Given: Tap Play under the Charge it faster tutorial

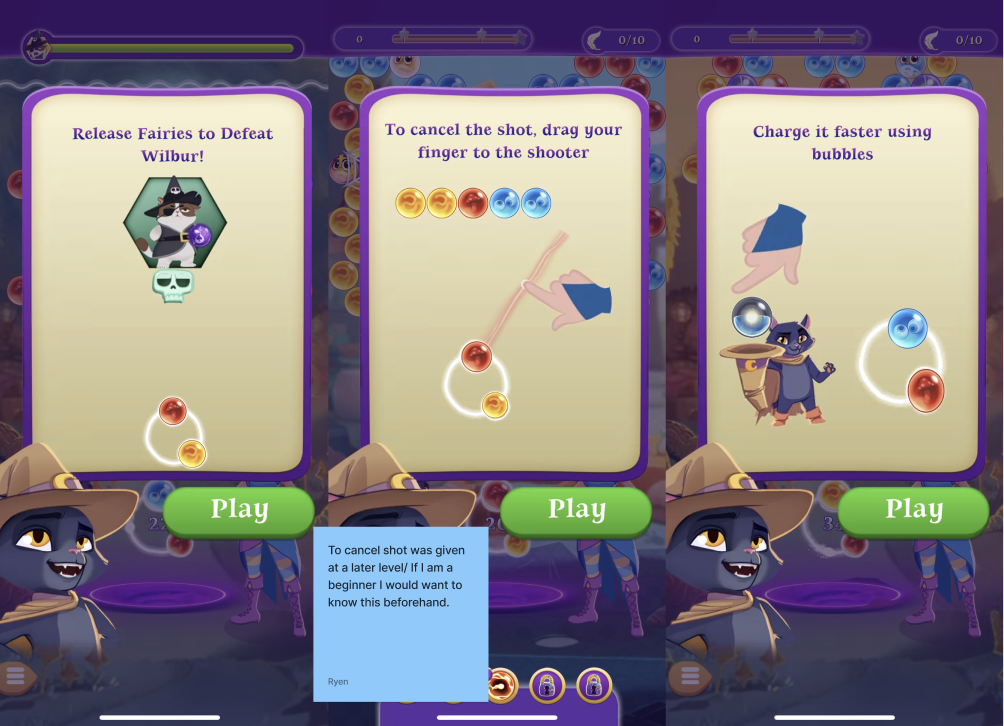Looking at the screenshot, I should (x=913, y=511).
